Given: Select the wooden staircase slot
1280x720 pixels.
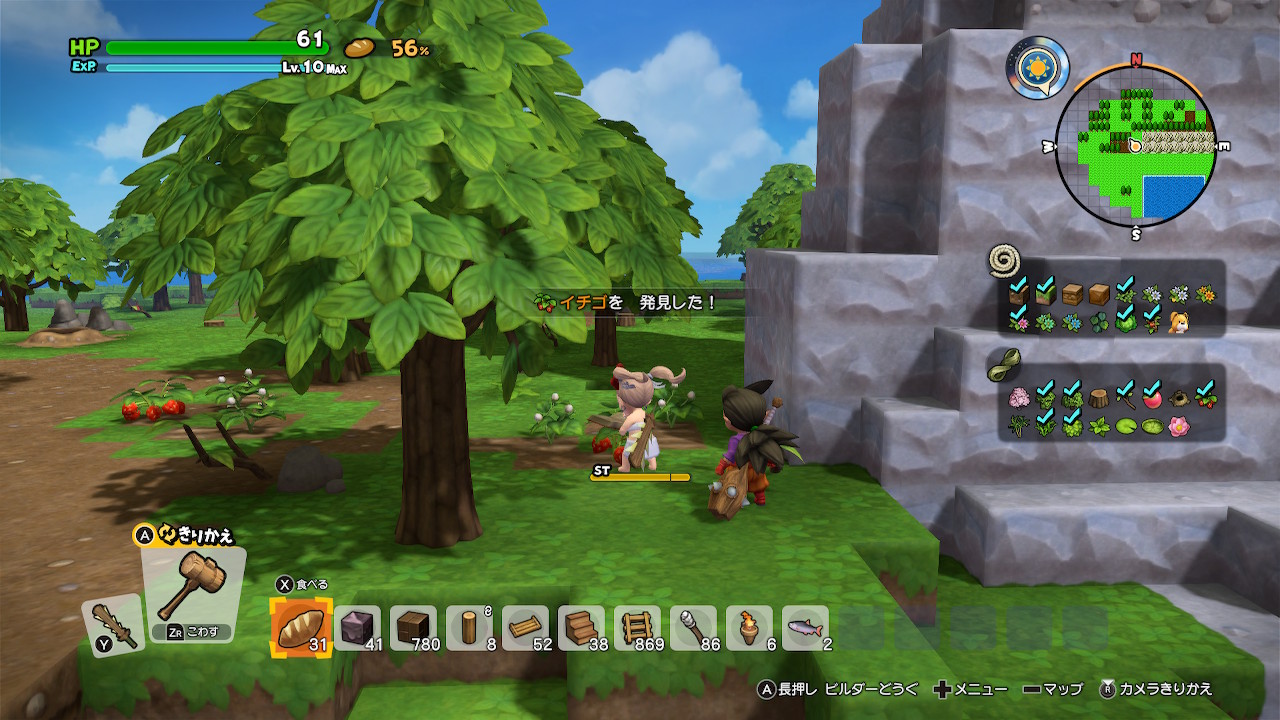Looking at the screenshot, I should tap(581, 629).
